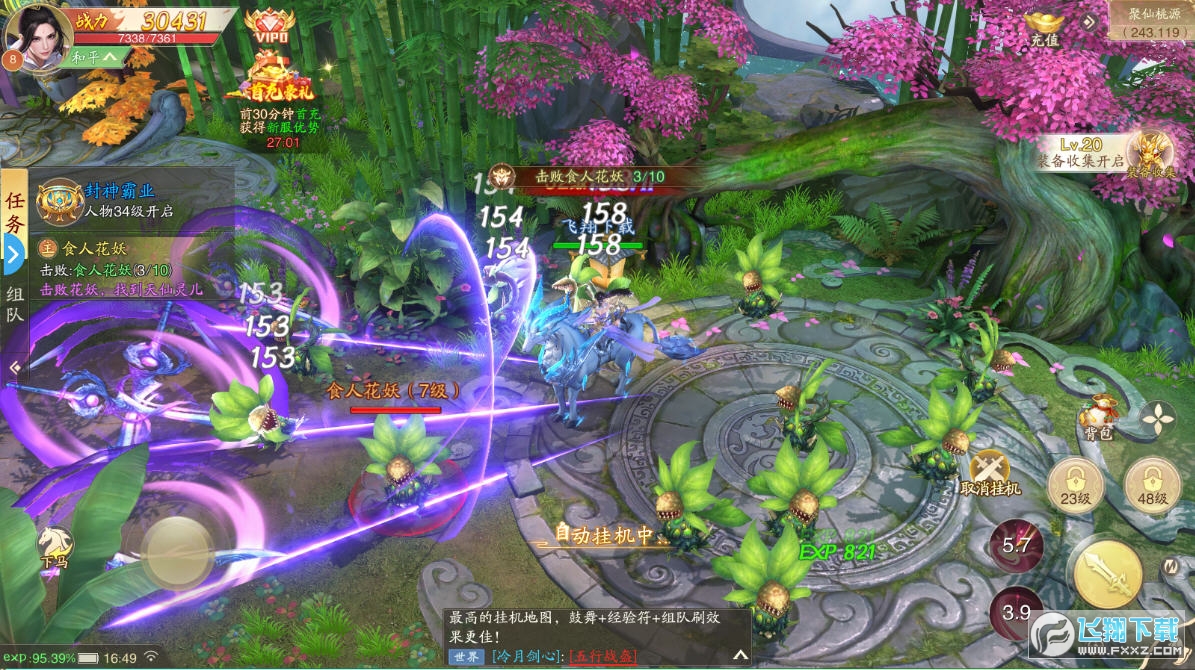Open the player avatar portrait
The image size is (1195, 670).
38,36
